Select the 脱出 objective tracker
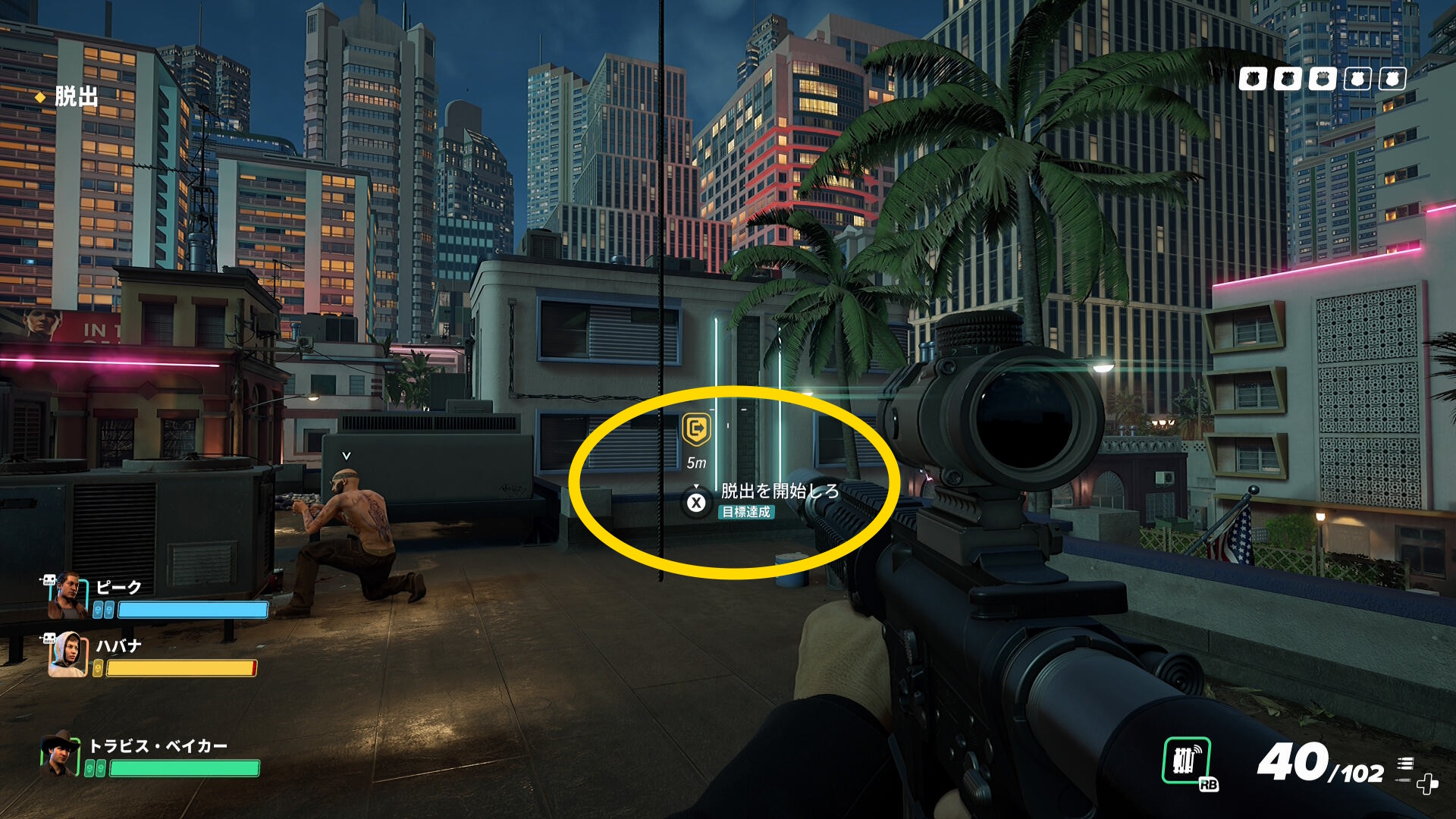The height and width of the screenshot is (819, 1456). [x=76, y=97]
